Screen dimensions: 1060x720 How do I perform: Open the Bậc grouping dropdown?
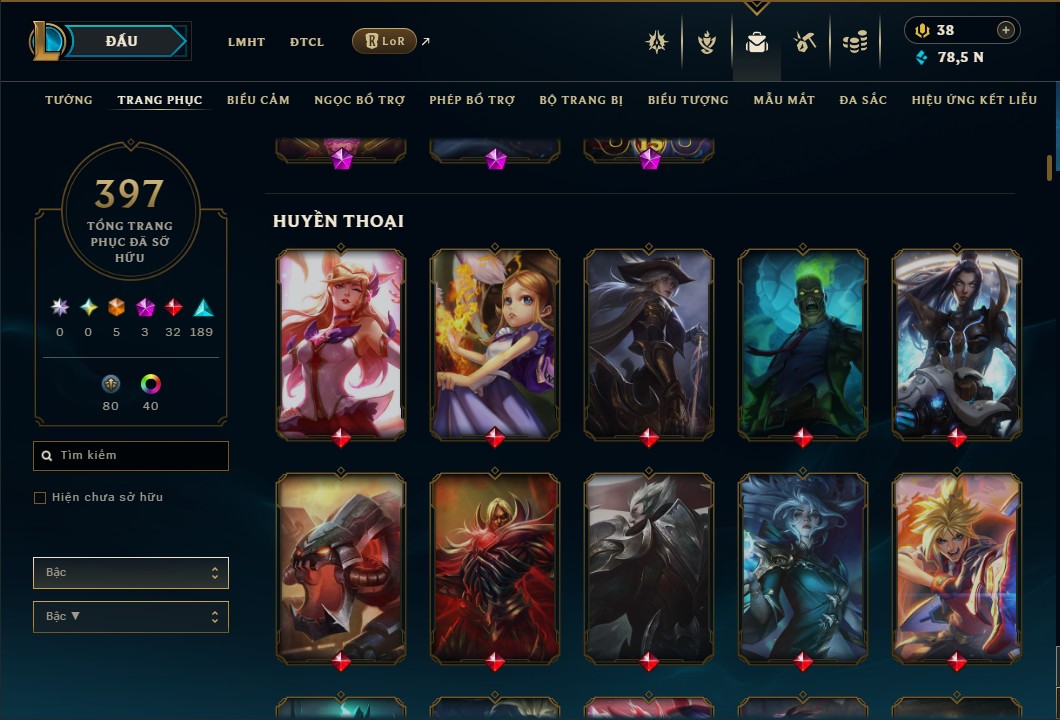131,573
